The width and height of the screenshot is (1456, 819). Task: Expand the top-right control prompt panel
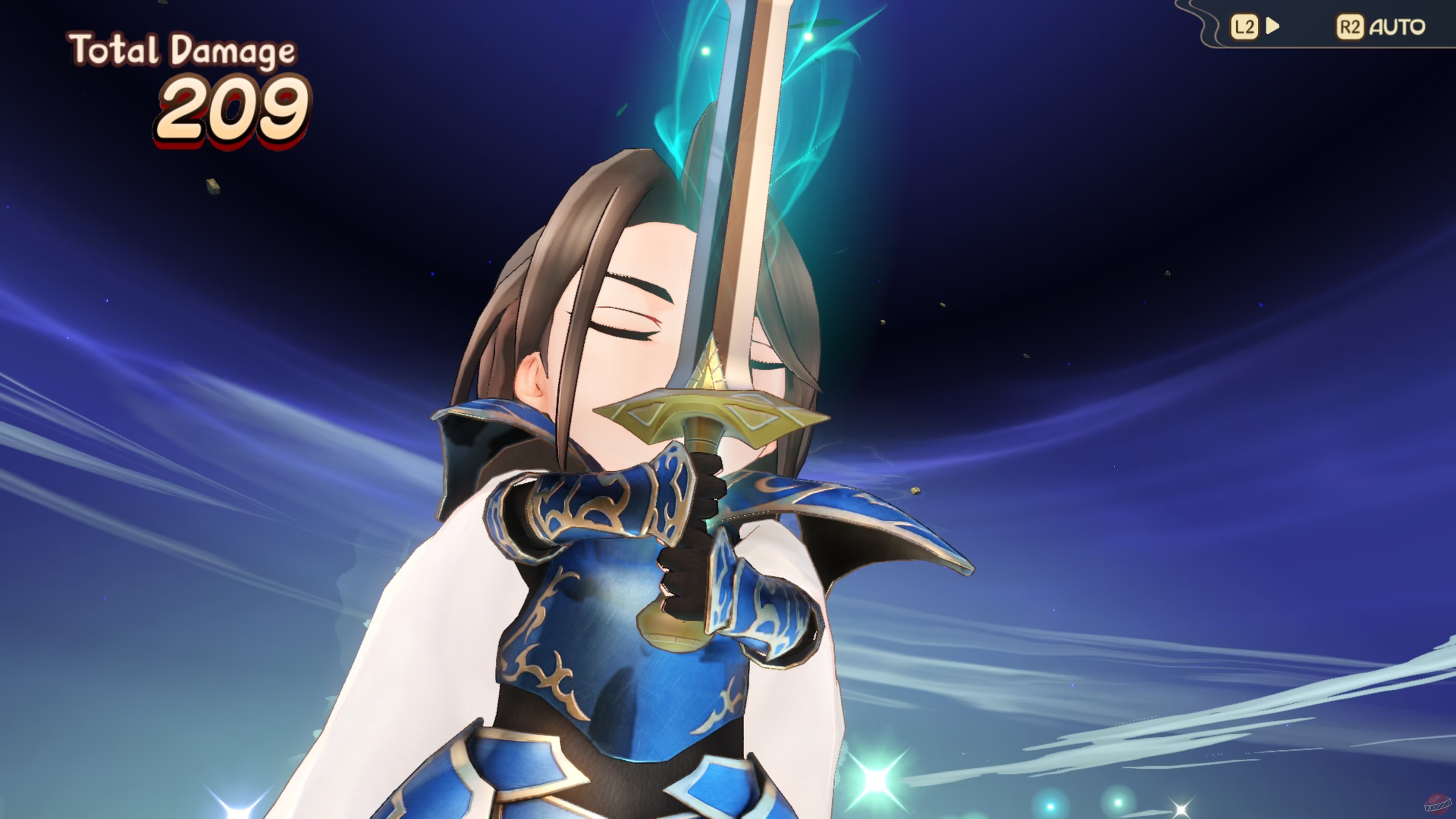[x=1317, y=25]
